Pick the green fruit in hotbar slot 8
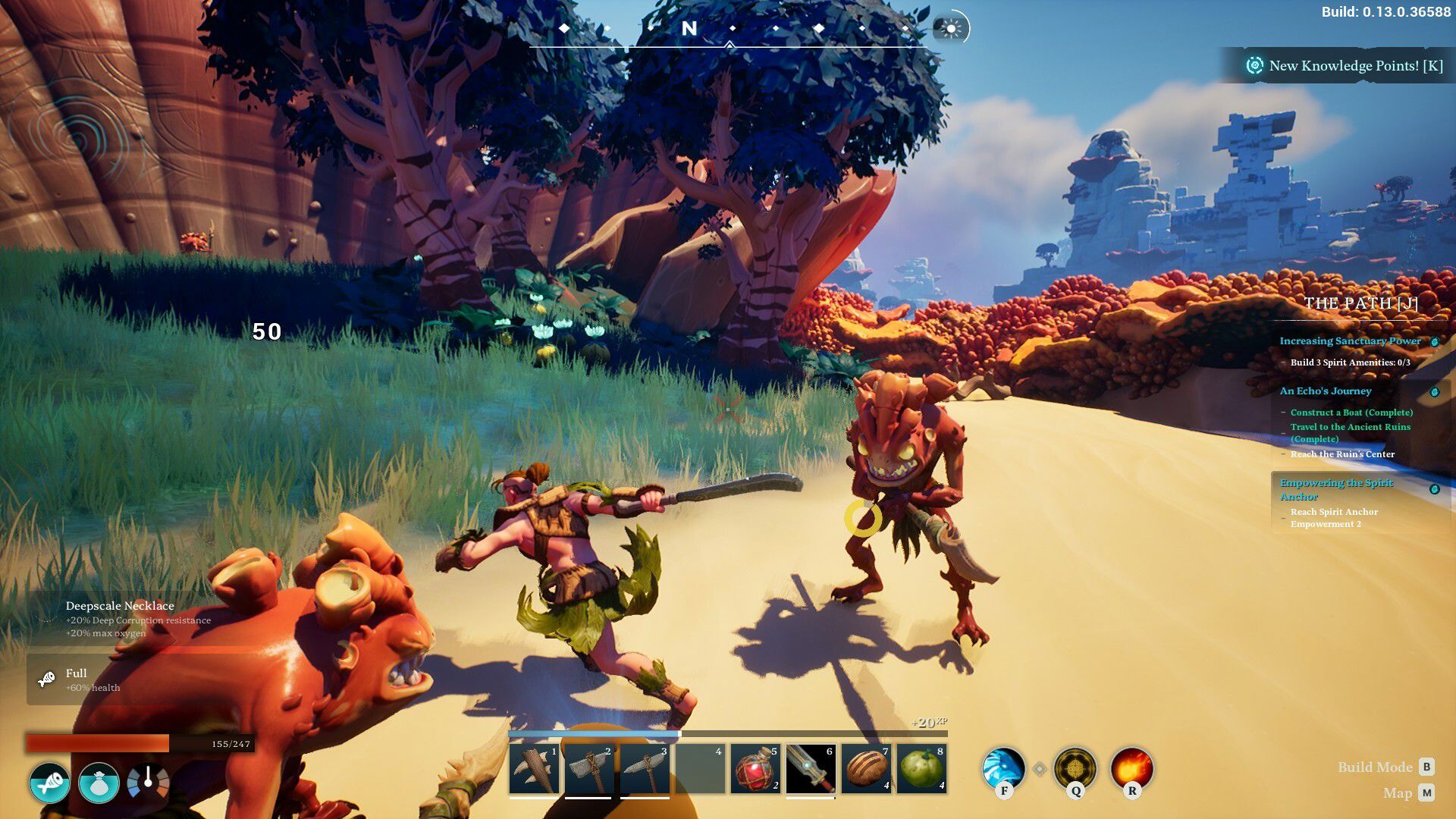1456x819 pixels. click(x=921, y=769)
